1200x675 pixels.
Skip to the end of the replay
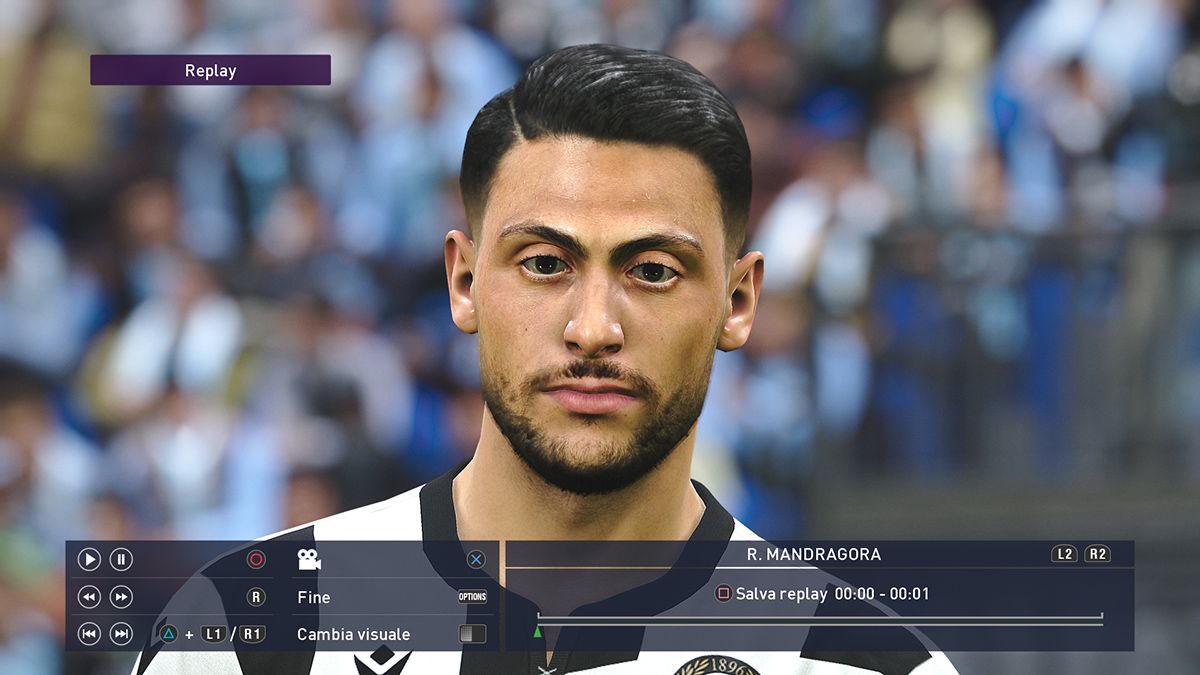pos(121,634)
